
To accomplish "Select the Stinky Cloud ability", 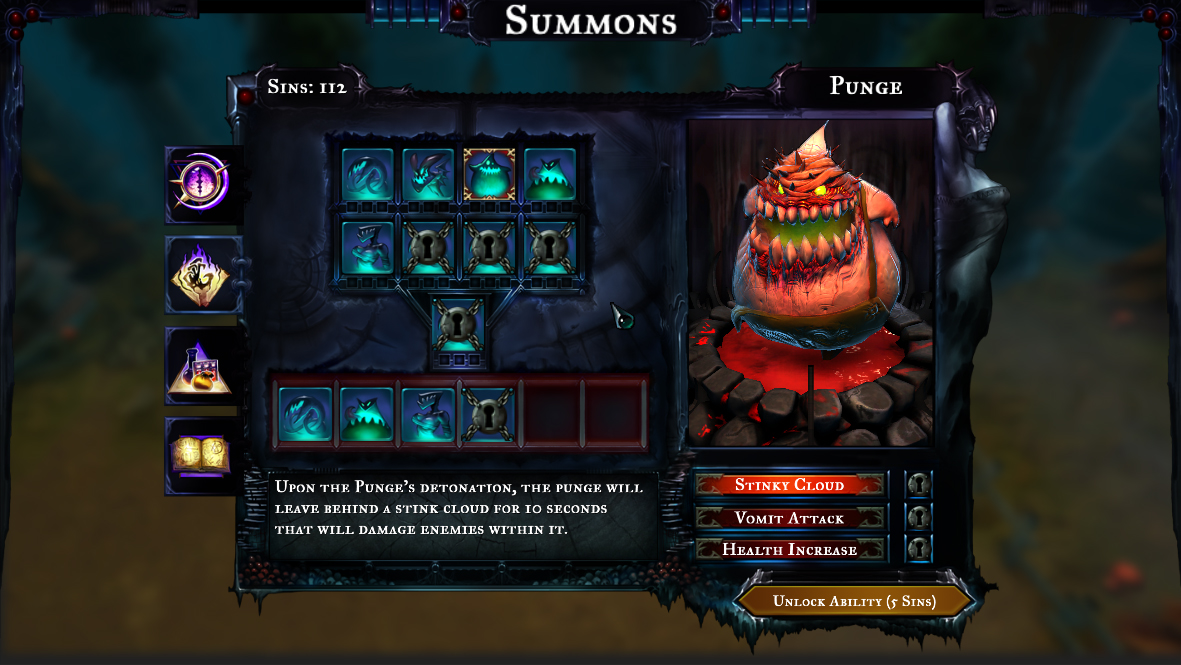I will [x=790, y=485].
